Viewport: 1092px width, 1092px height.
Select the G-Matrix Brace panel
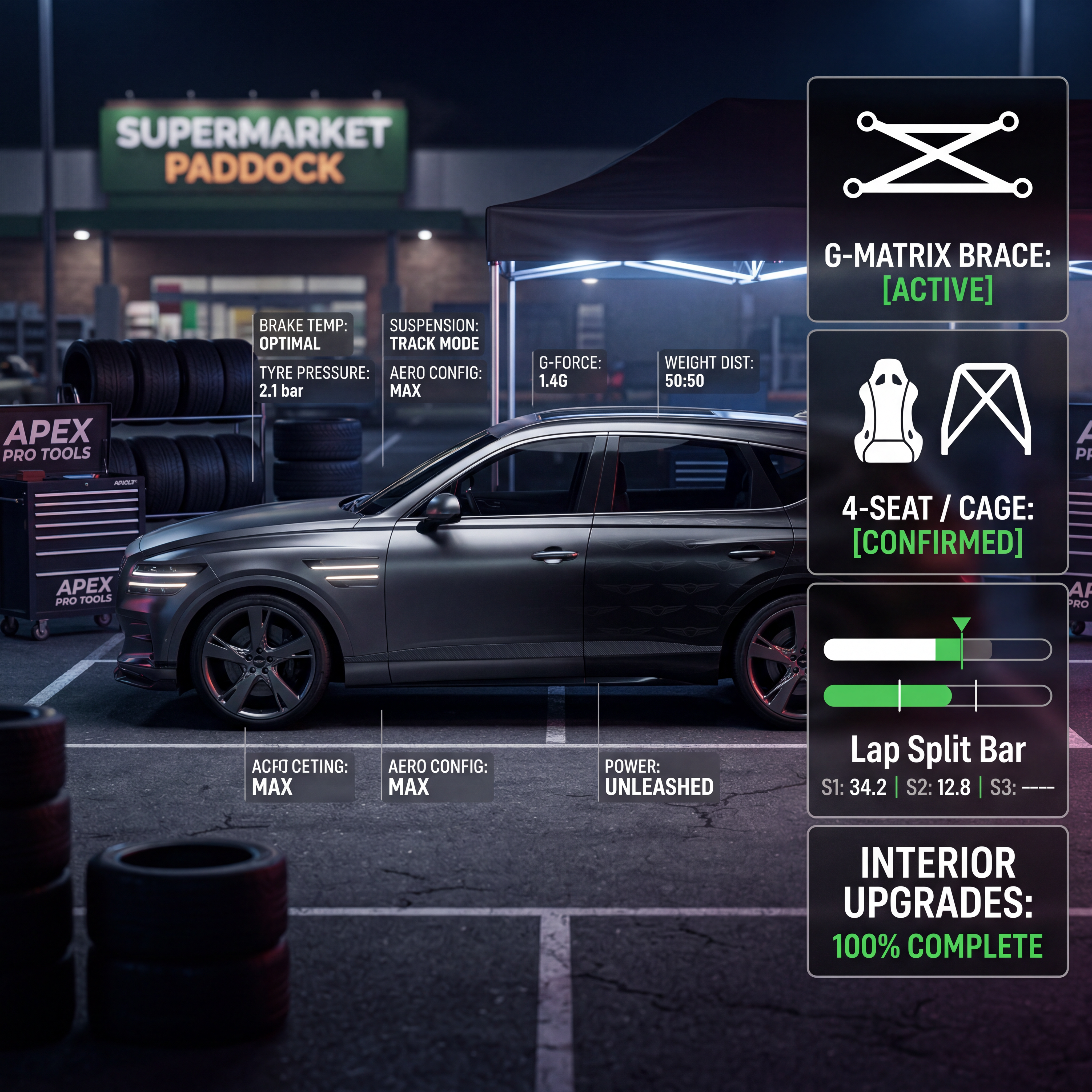937,199
